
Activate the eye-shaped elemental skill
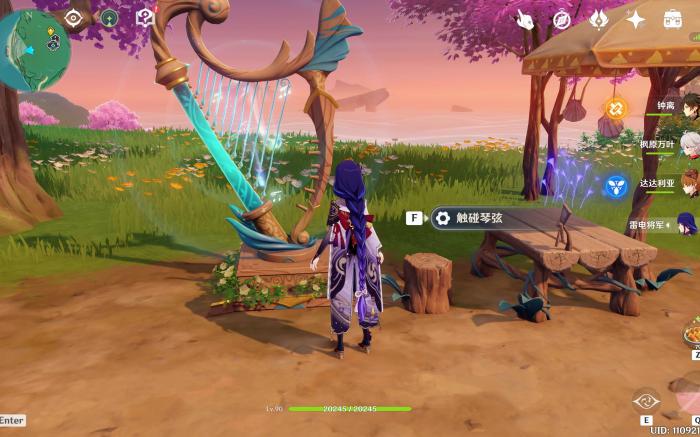[646, 402]
